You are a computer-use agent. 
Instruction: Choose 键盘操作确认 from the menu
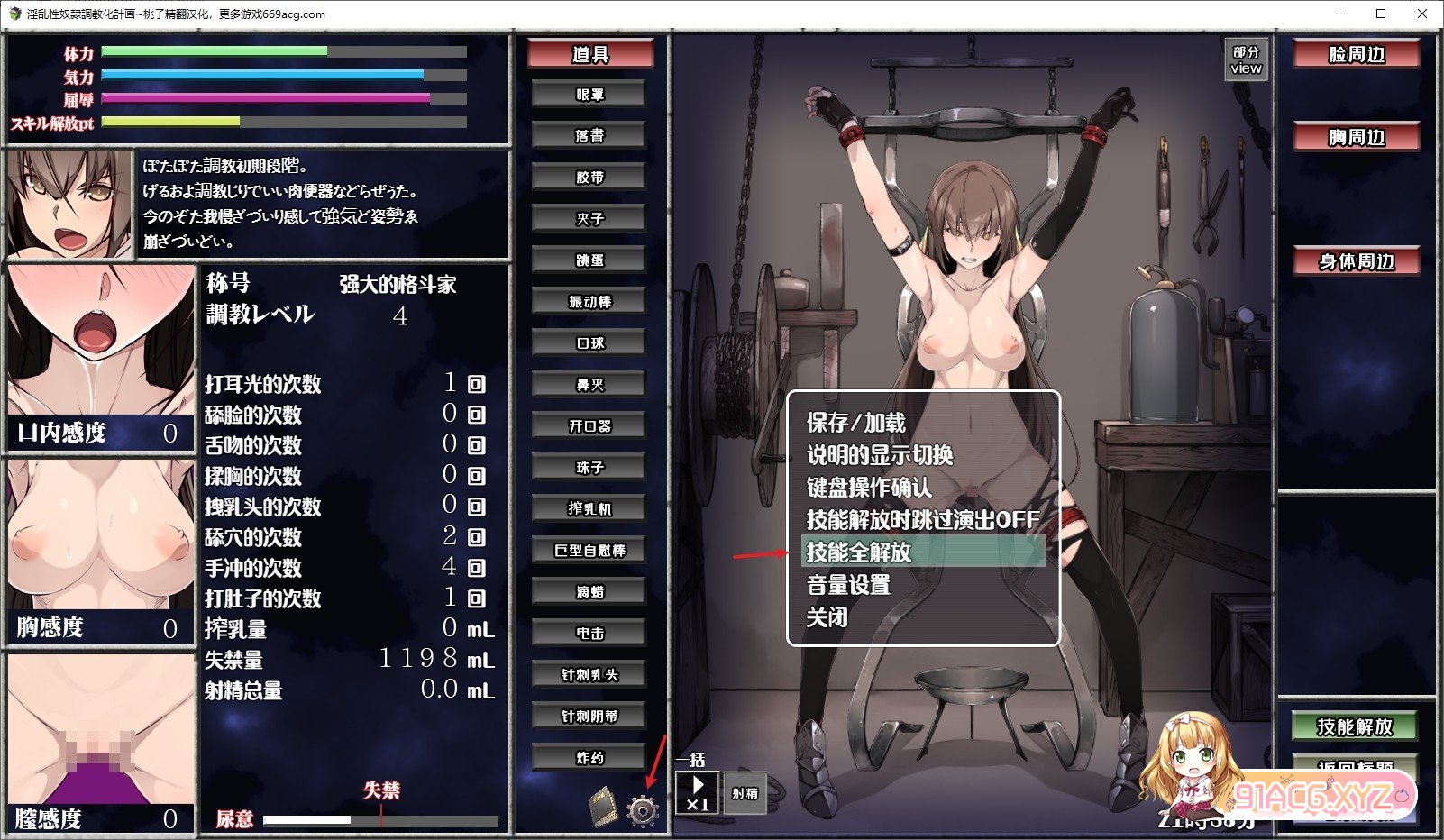click(x=869, y=488)
